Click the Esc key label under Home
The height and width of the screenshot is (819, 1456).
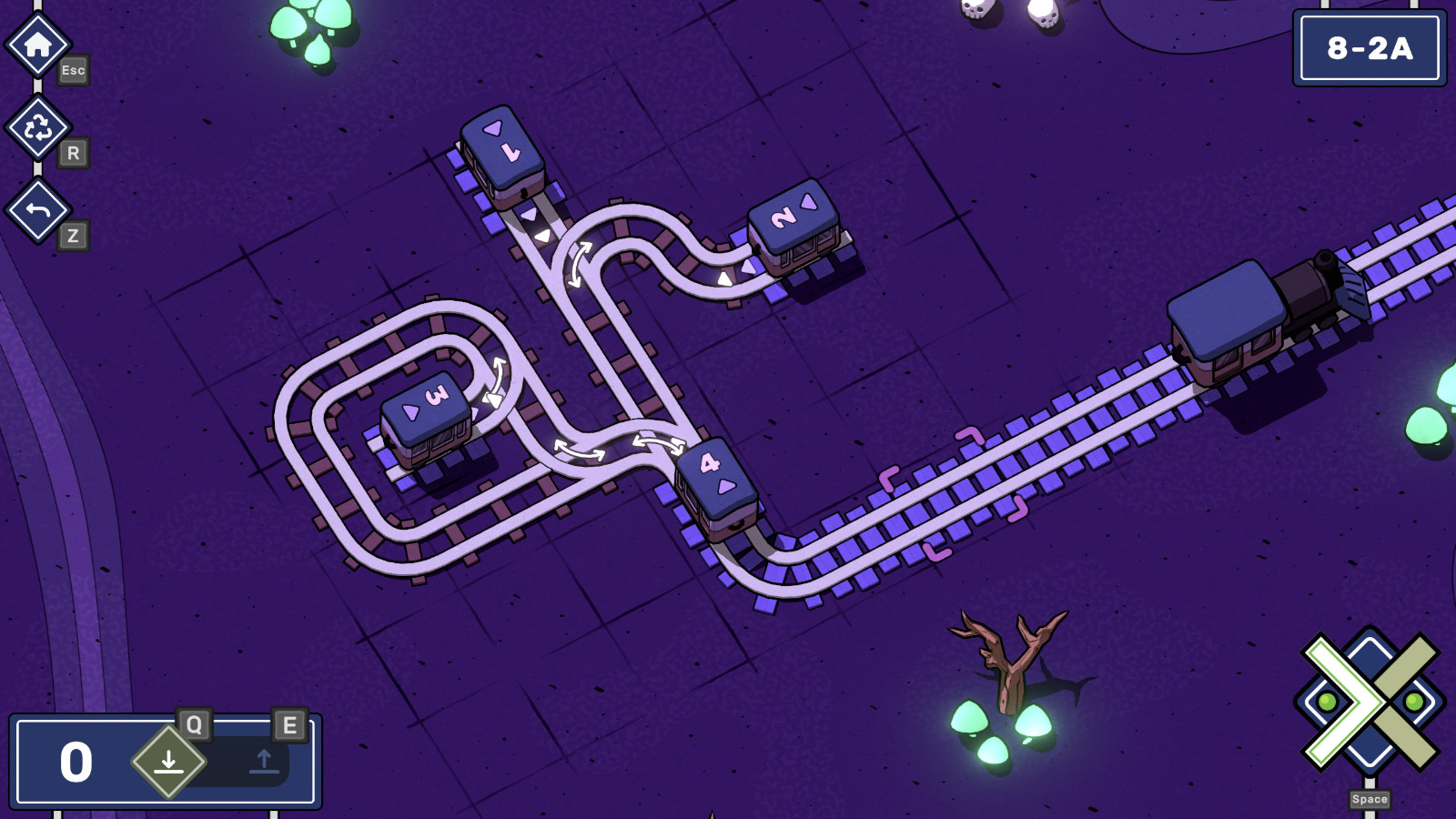point(75,70)
